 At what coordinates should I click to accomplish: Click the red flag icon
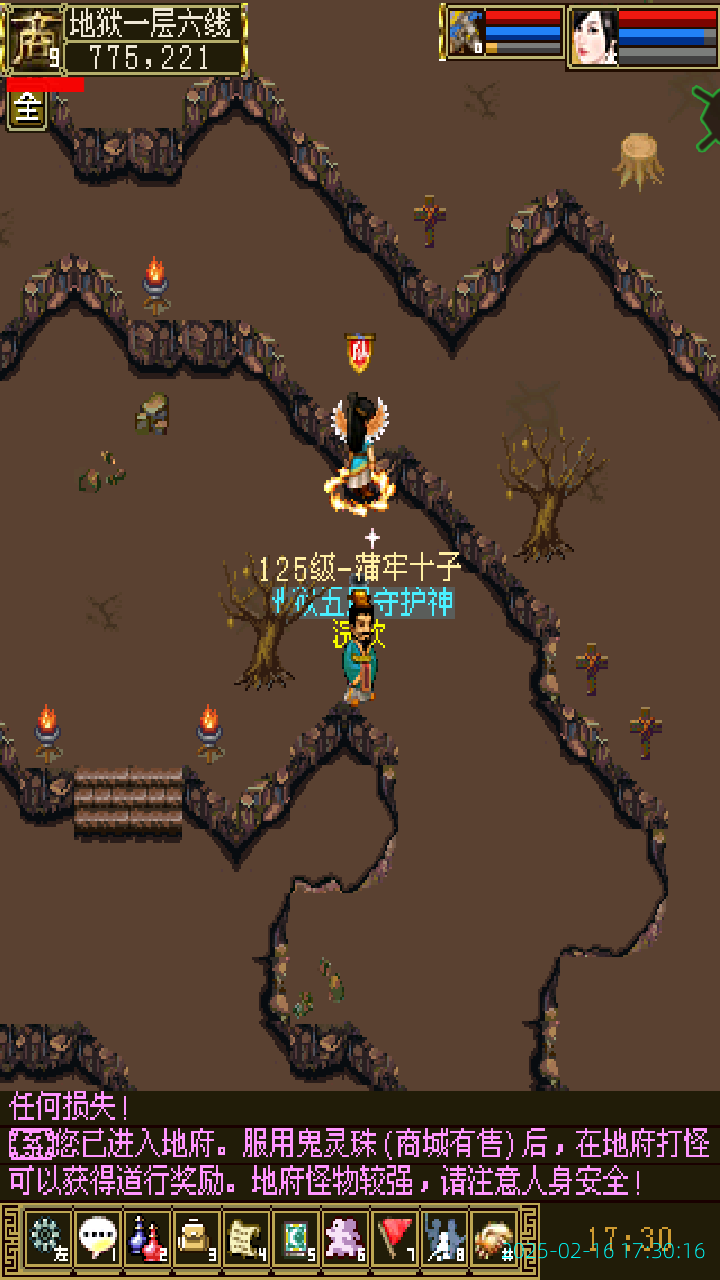[x=395, y=1239]
